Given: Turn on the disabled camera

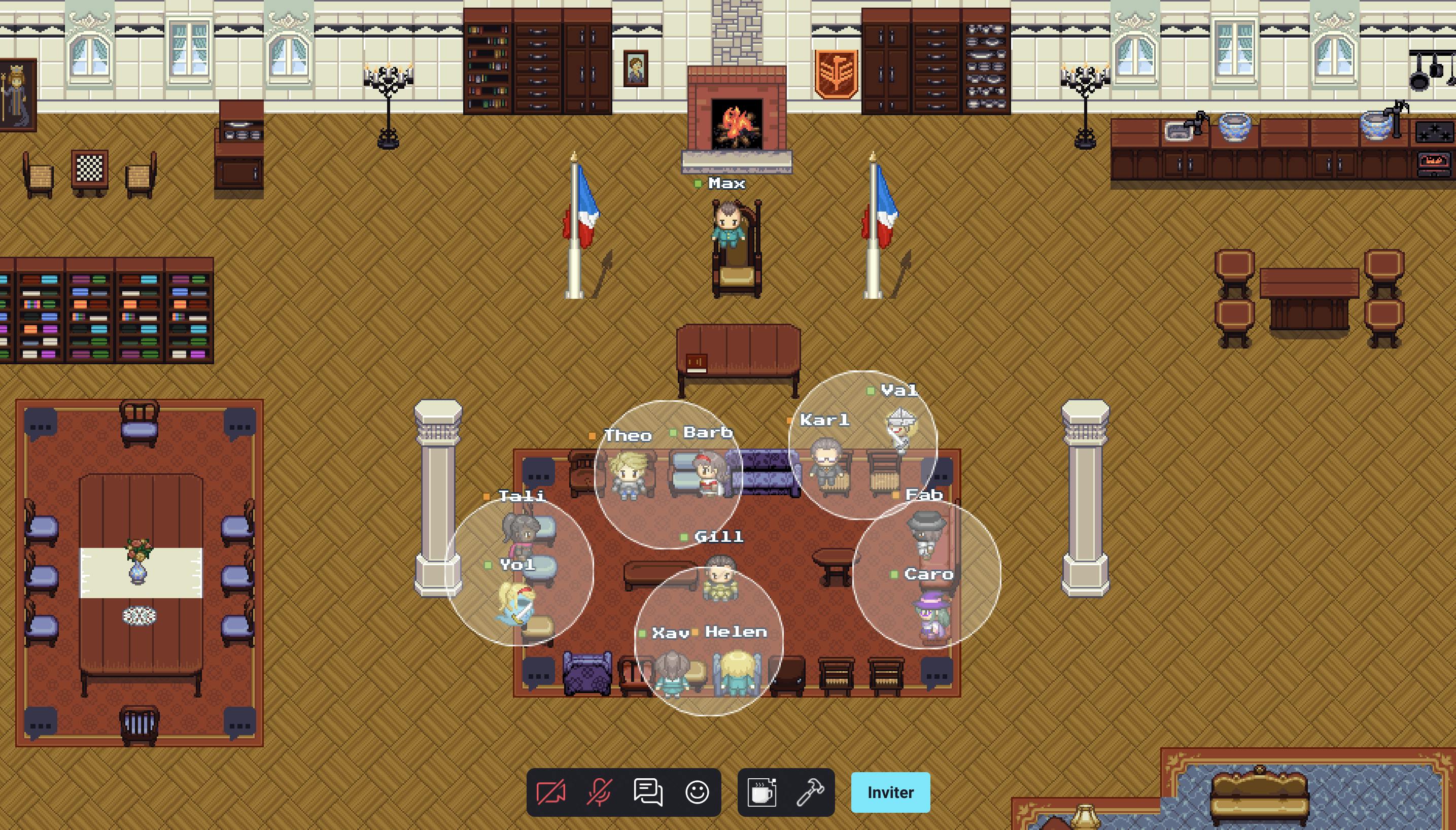Looking at the screenshot, I should (x=550, y=792).
